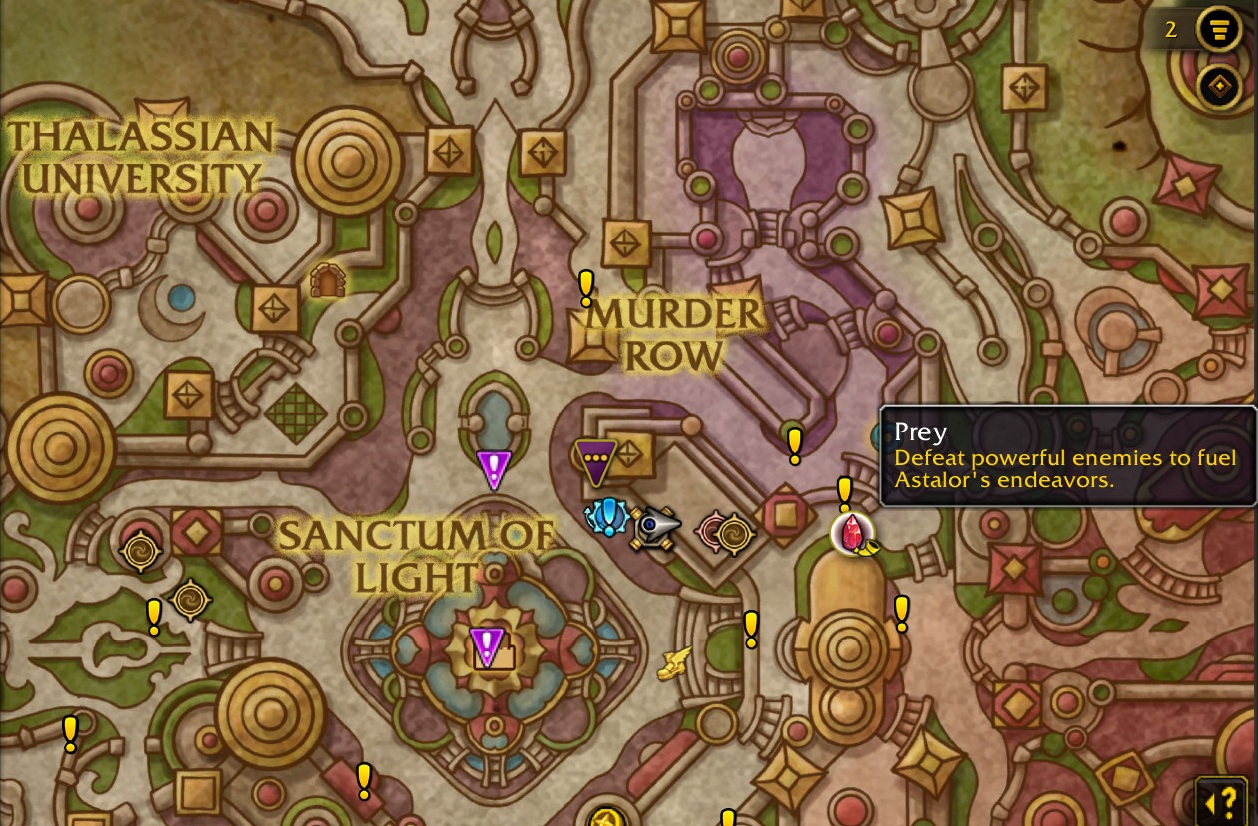Click the yellow exclamation directly above Prey crystal
This screenshot has height=826, width=1258.
coord(844,492)
